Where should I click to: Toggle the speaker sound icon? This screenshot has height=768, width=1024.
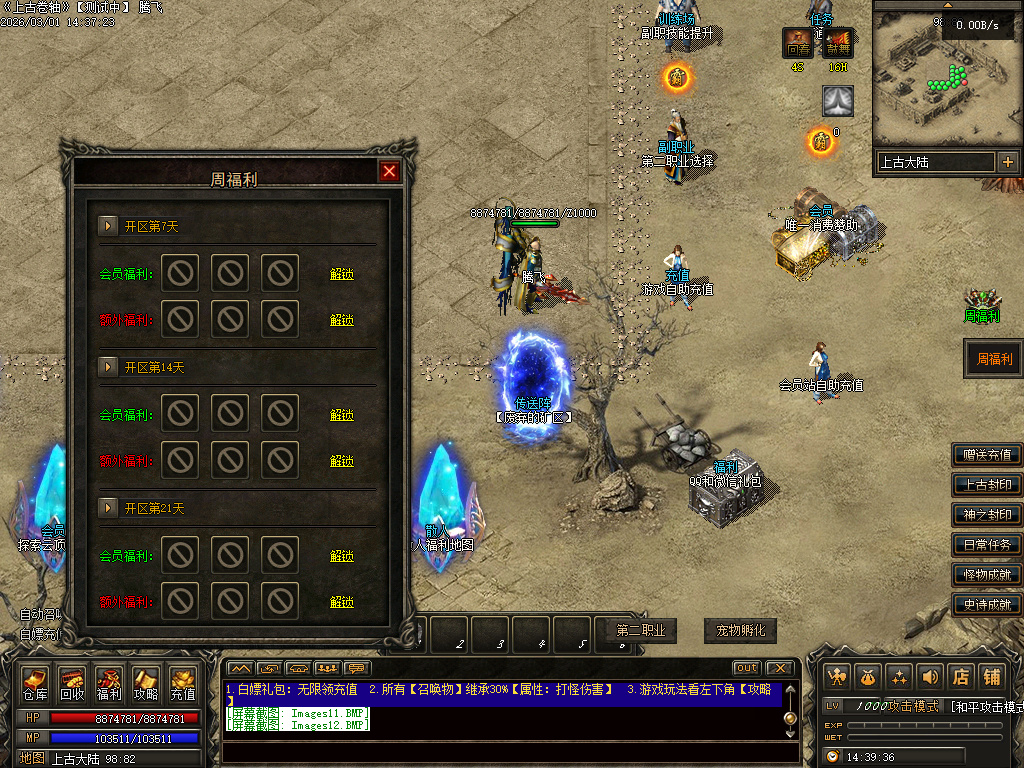[x=930, y=677]
